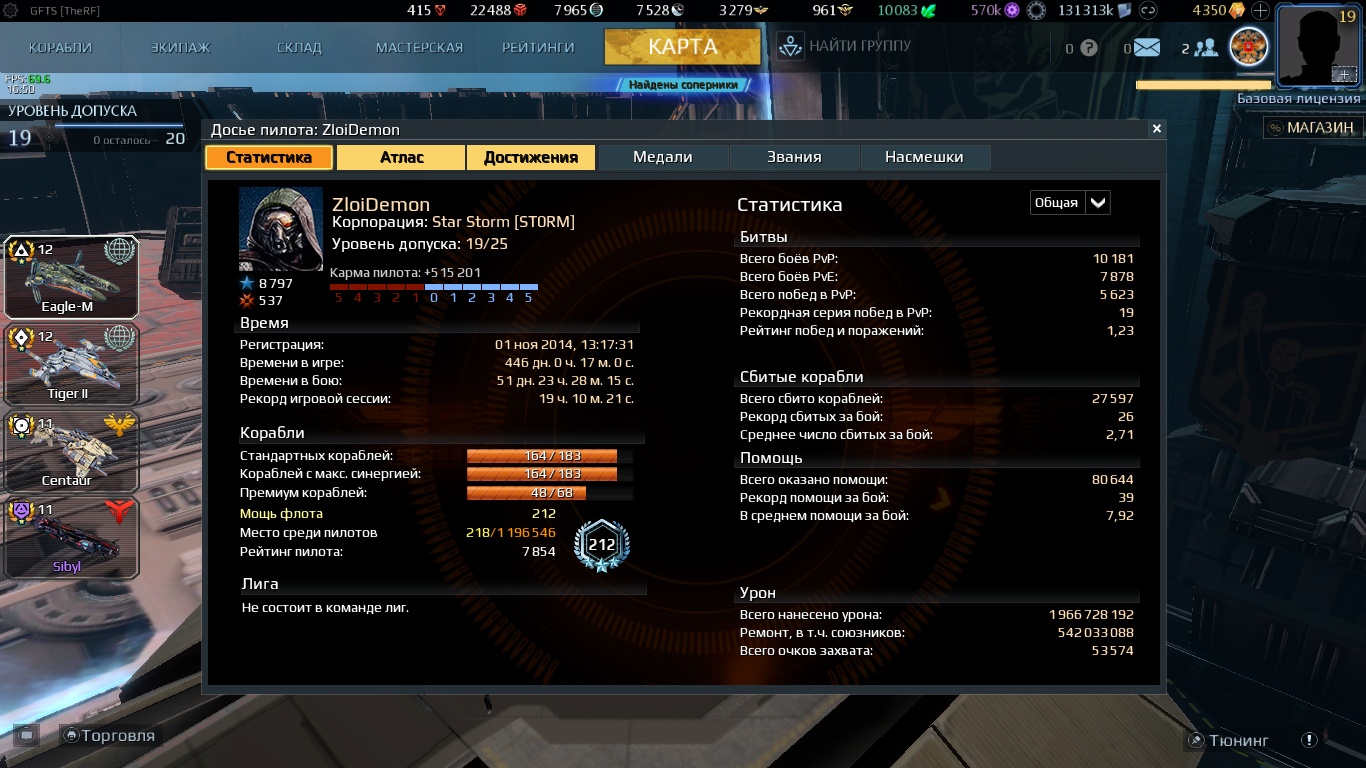Go to the Экипаж section
The image size is (1366, 768).
point(180,47)
